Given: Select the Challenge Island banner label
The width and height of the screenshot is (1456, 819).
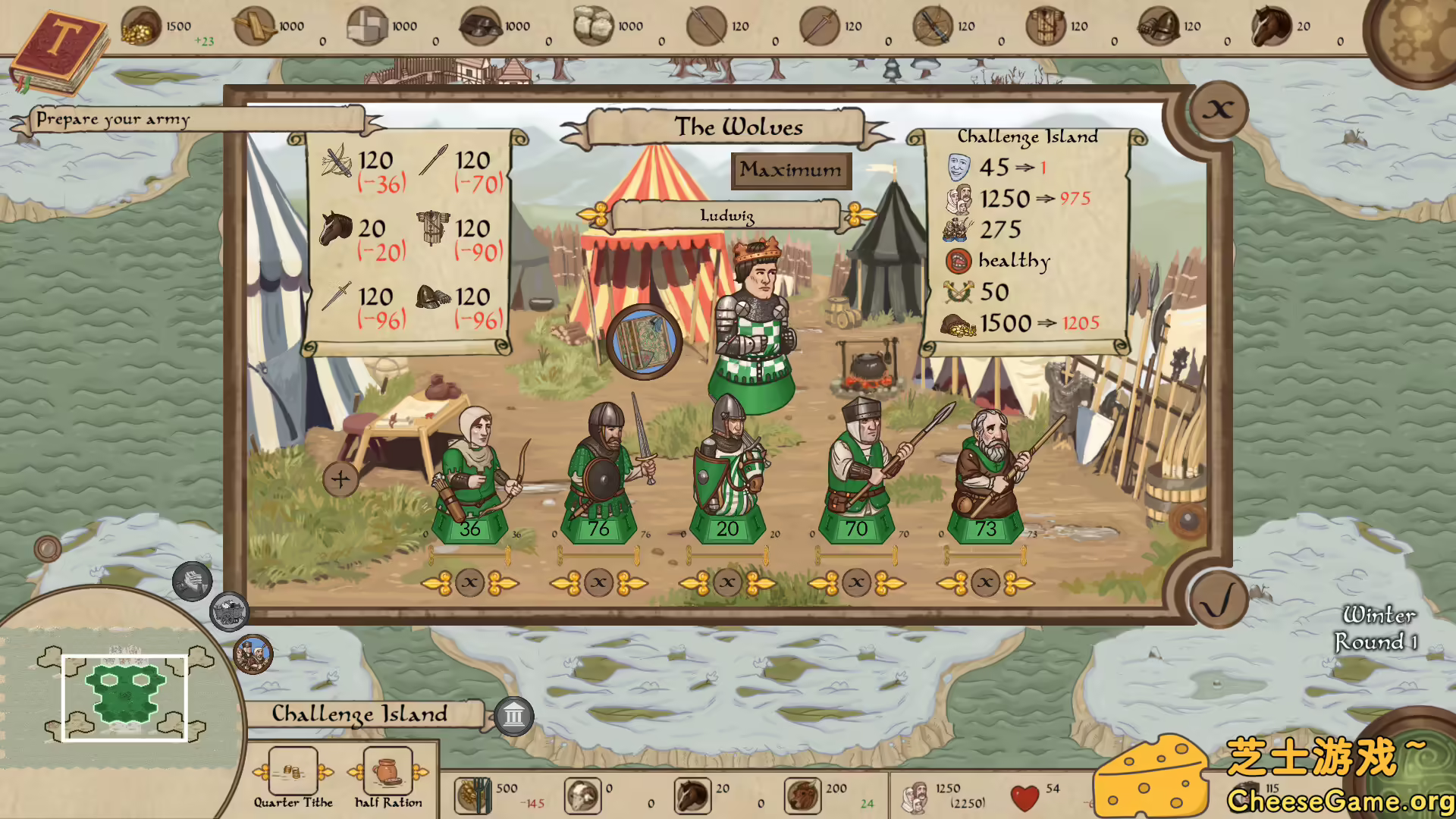Looking at the screenshot, I should 359,714.
